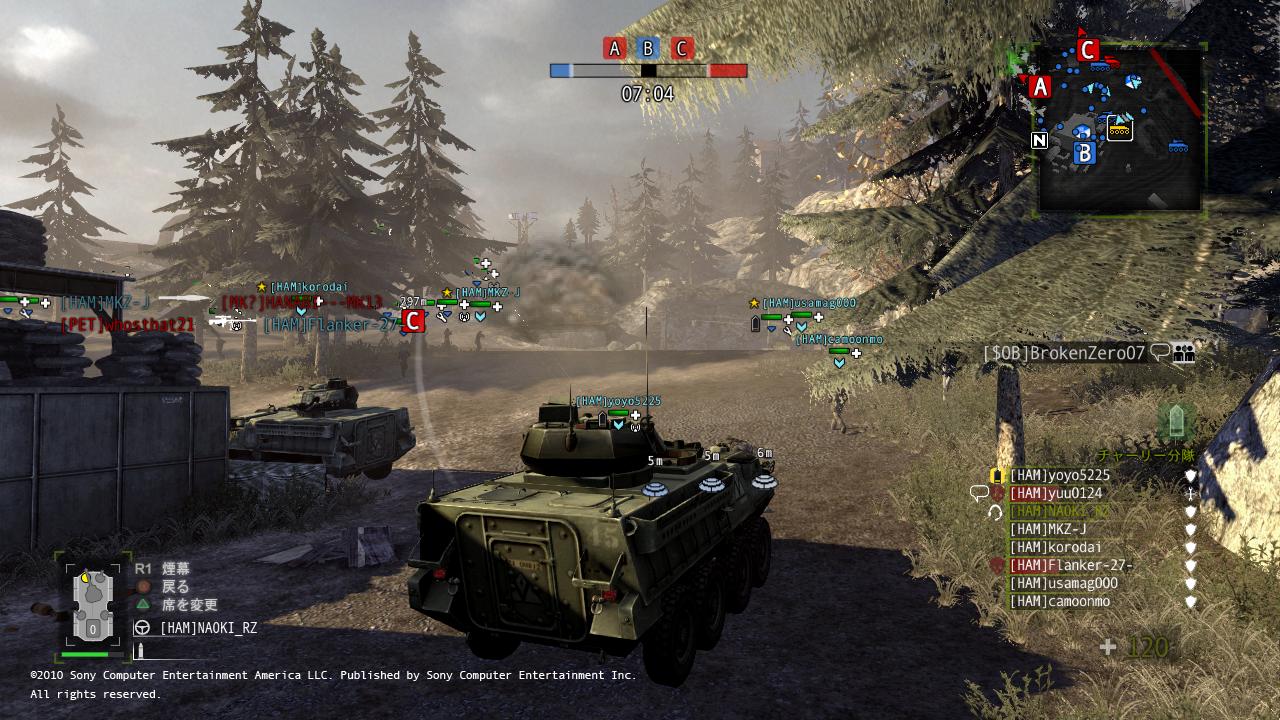
Task: Click the minimap
Action: pos(1120,128)
